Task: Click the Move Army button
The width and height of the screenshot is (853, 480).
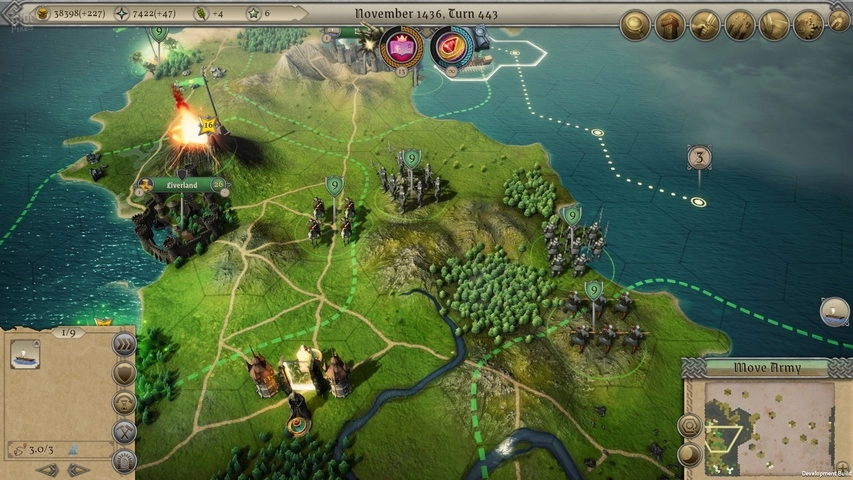Action: coord(766,368)
